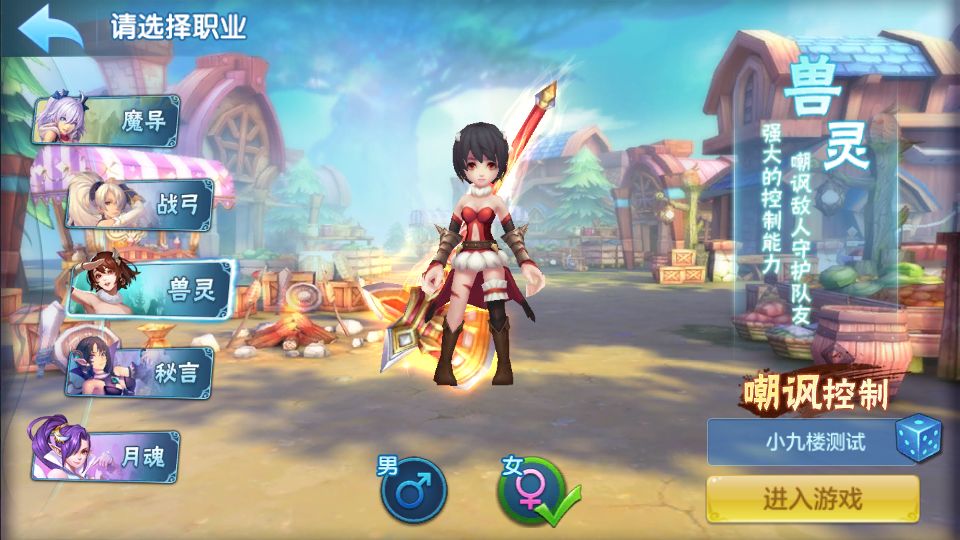Choose the 月魂 class
960x540 pixels.
(110, 456)
